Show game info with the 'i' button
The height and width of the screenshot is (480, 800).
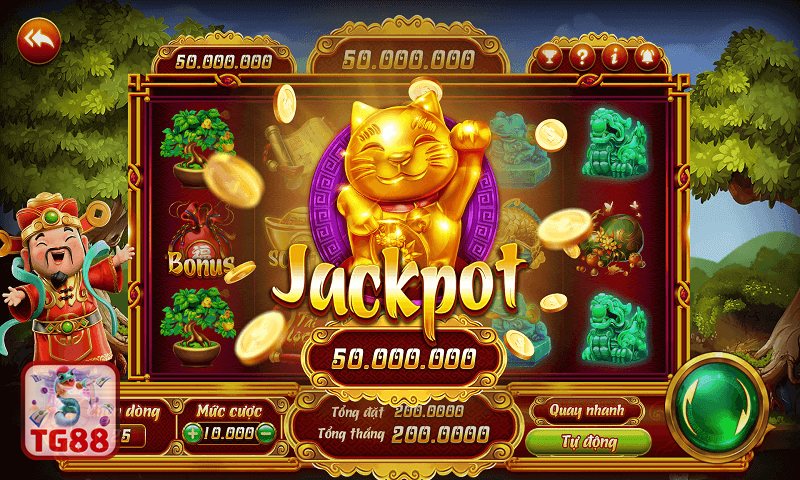(613, 57)
